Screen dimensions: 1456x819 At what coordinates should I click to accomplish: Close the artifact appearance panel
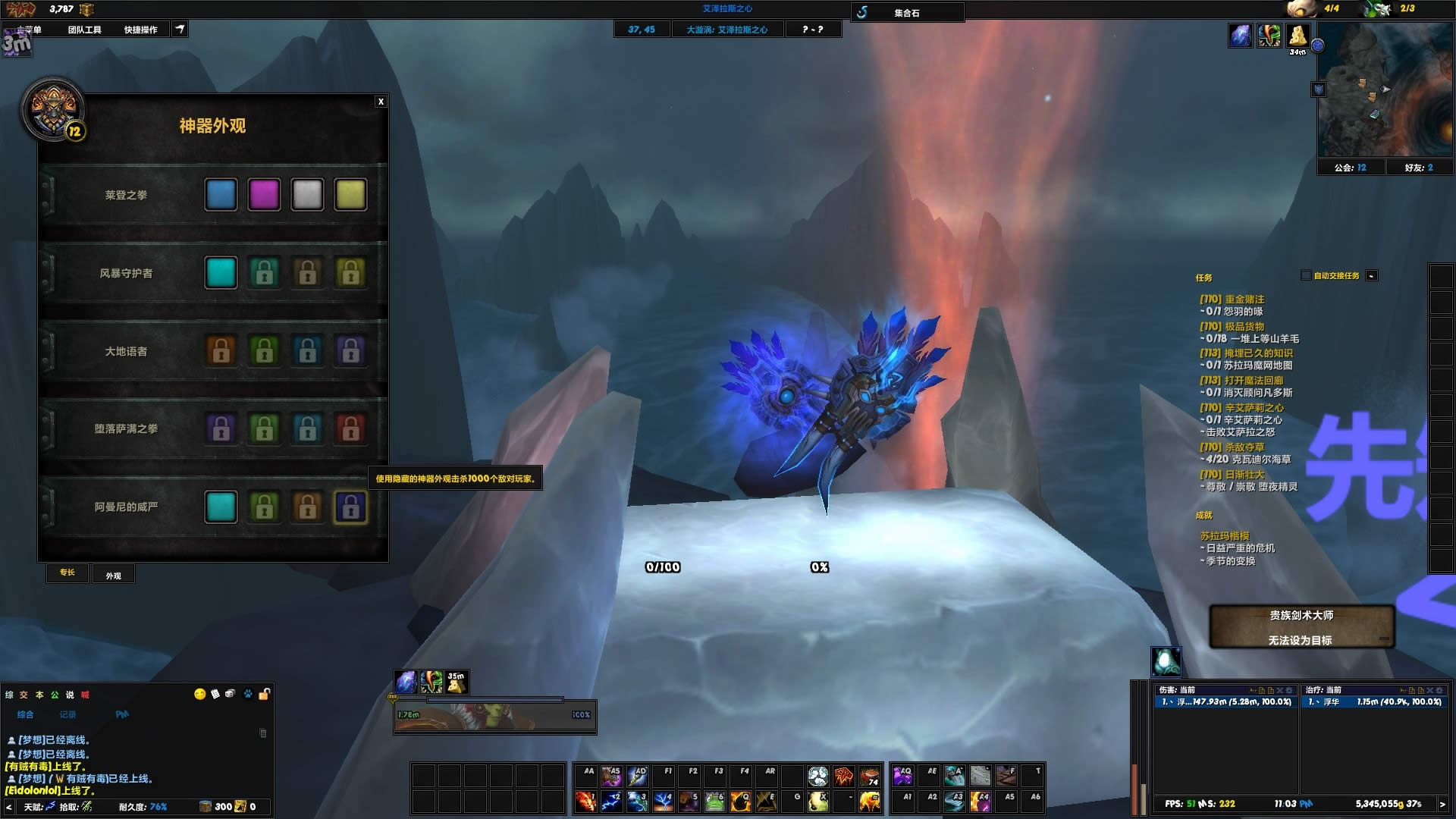coord(381,102)
